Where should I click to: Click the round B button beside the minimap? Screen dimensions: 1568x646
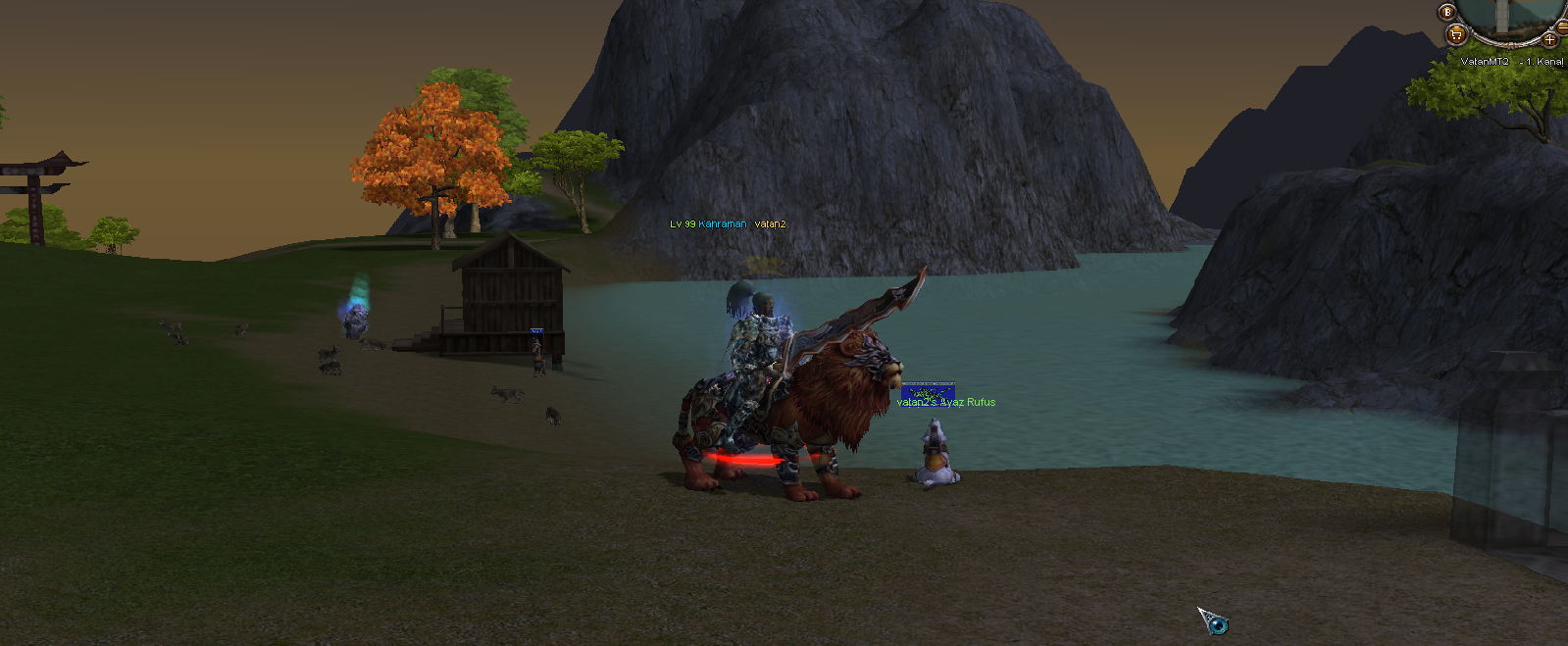[1447, 13]
